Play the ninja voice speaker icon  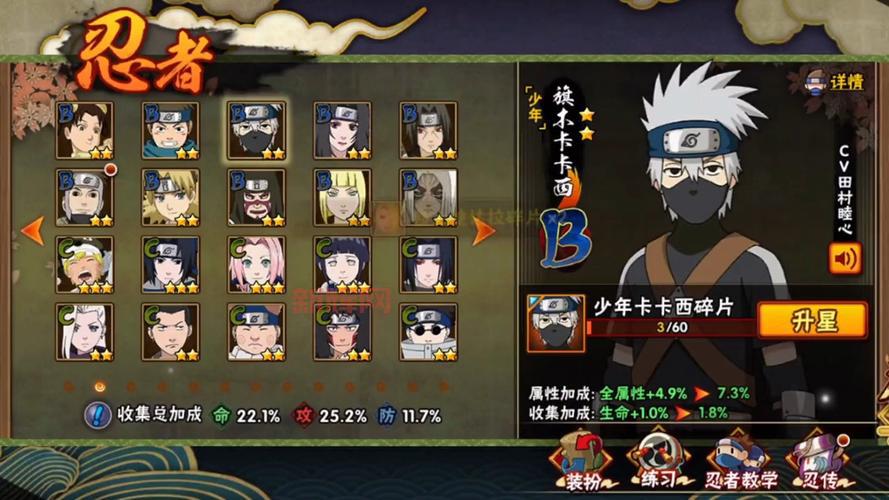[844, 259]
